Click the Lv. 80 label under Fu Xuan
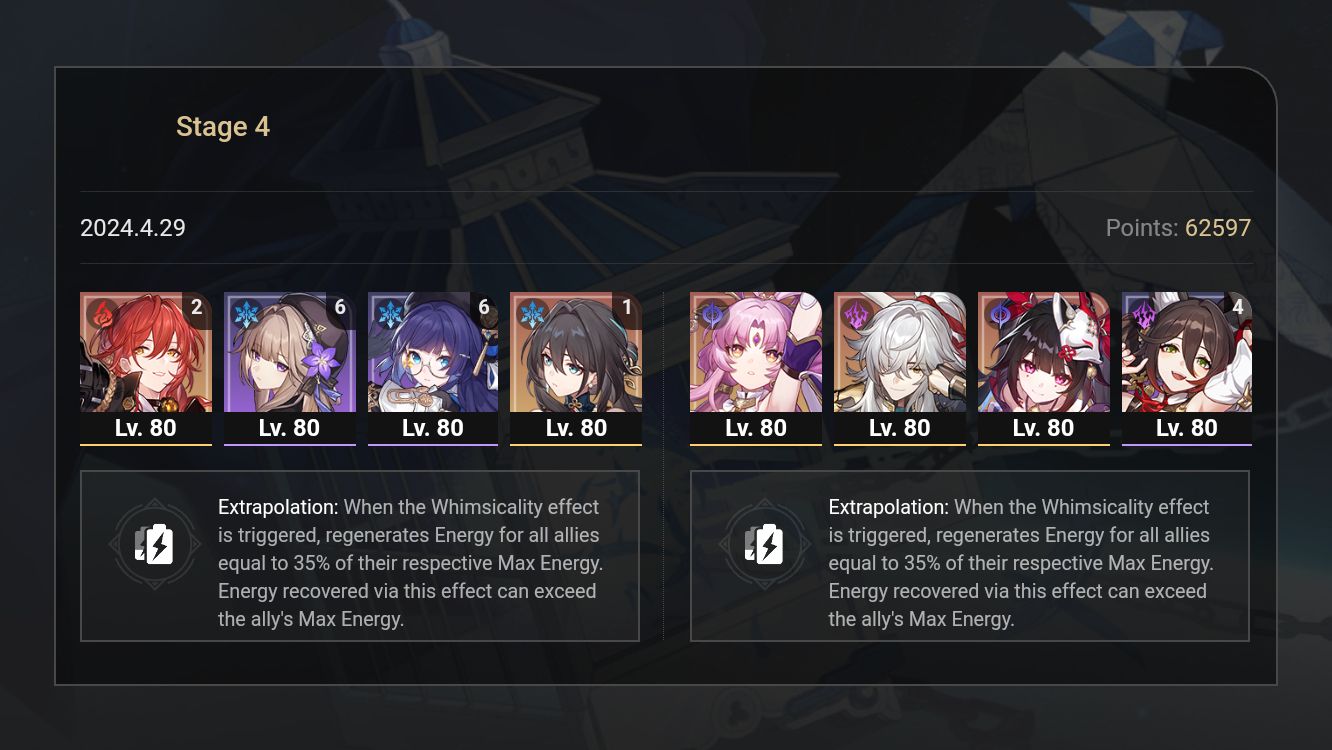The width and height of the screenshot is (1332, 750). (x=756, y=427)
